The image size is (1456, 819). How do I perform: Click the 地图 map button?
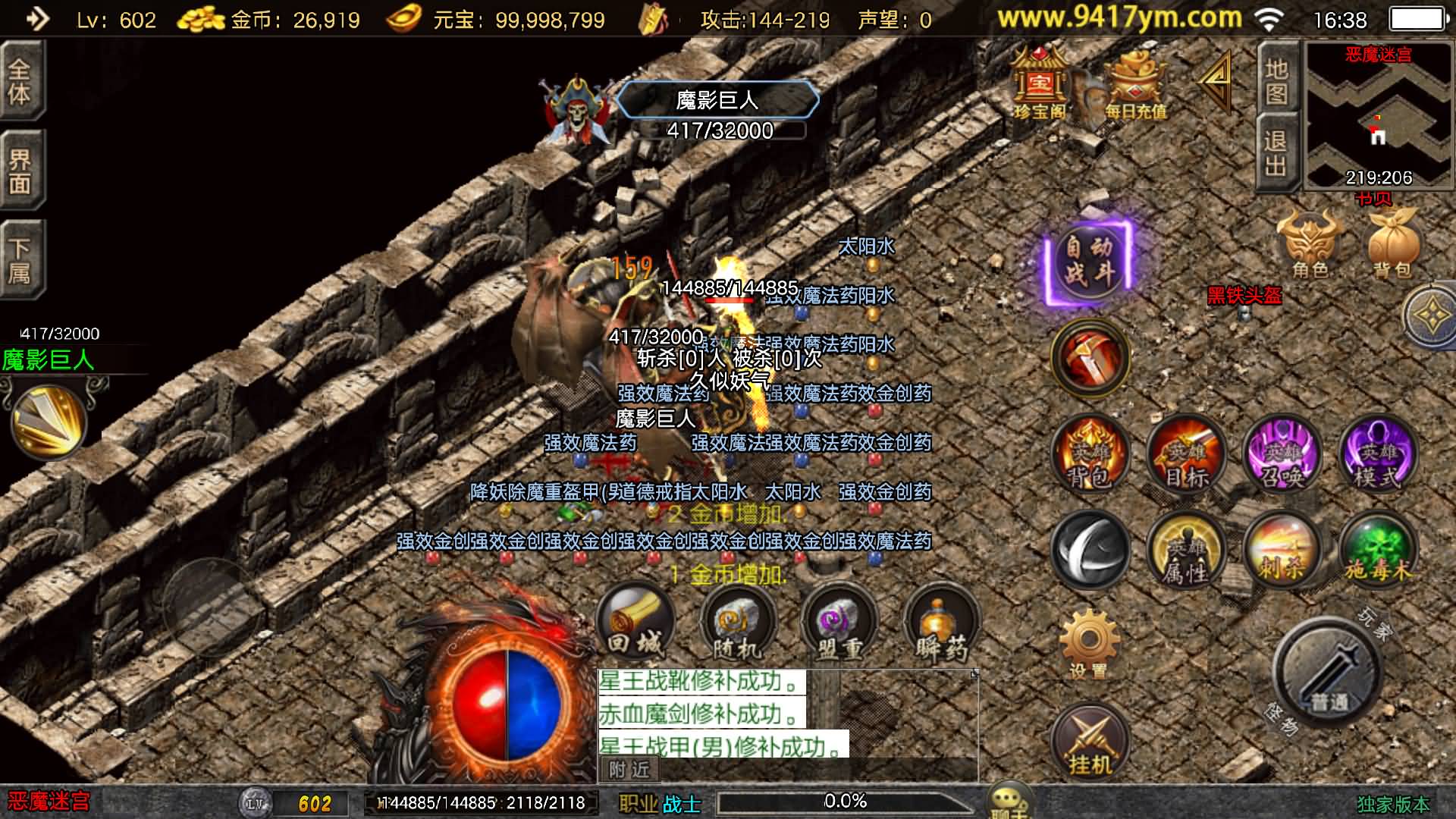pos(1276,81)
